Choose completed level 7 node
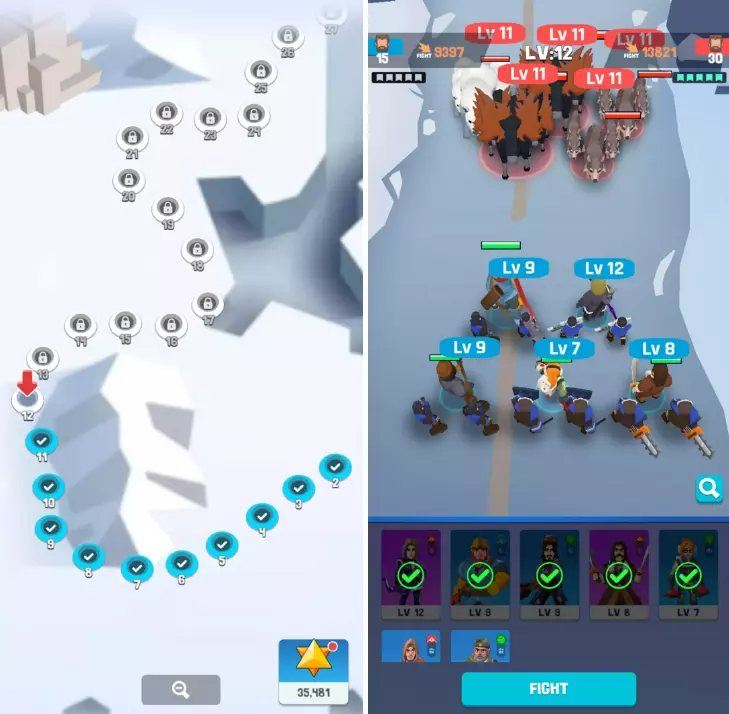 pyautogui.click(x=137, y=568)
